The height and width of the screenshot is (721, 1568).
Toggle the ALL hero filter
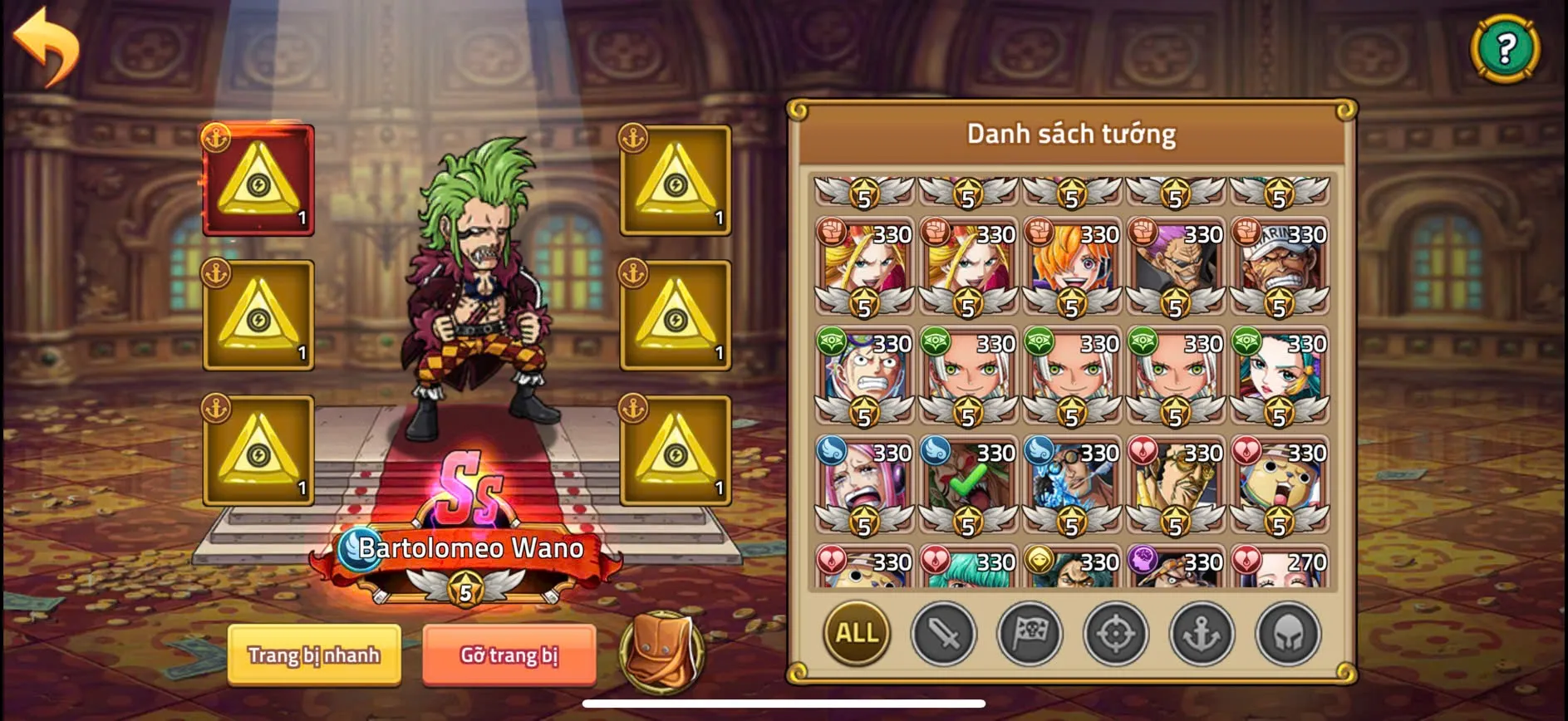(x=858, y=634)
